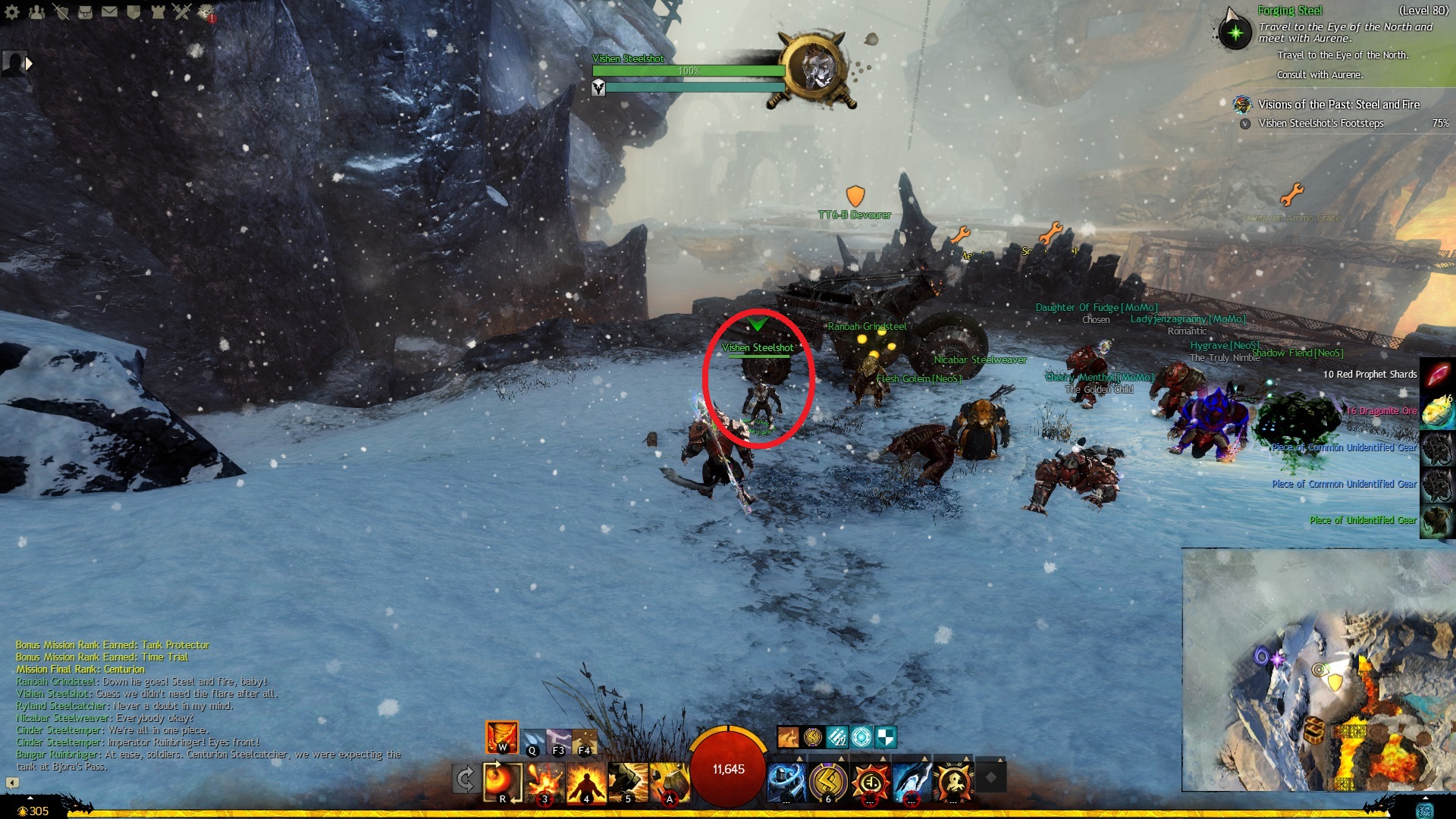Open the contacts and LFG panel
Image resolution: width=1456 pixels, height=819 pixels.
[36, 11]
